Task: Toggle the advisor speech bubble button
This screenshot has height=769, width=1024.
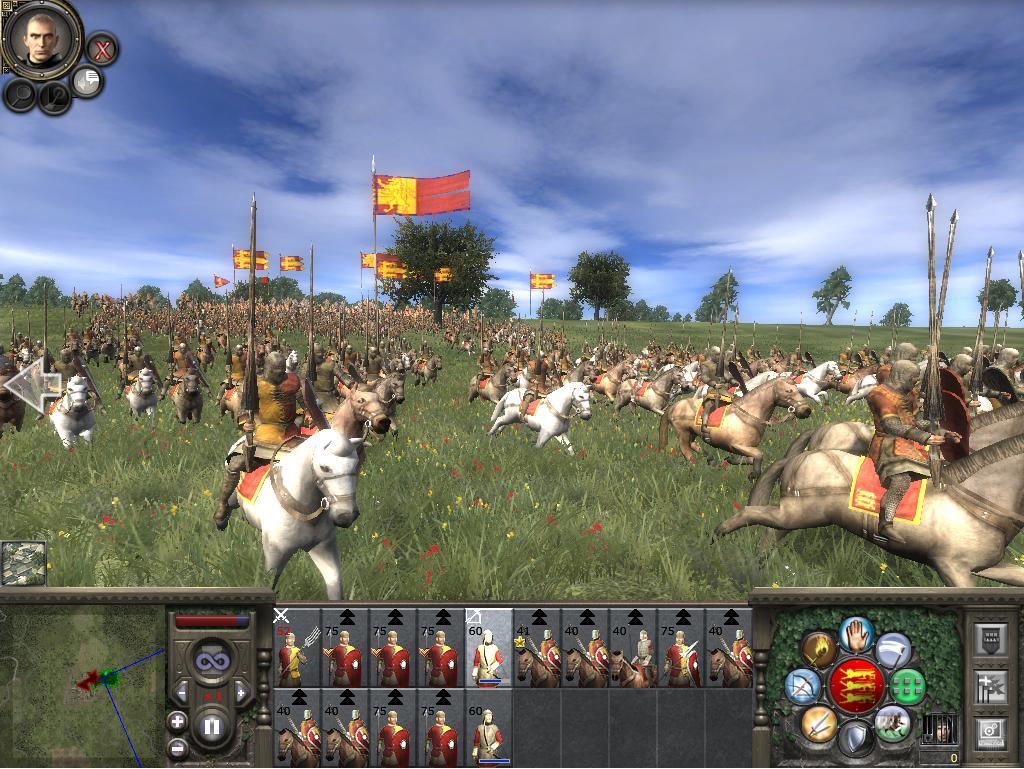Action: click(88, 81)
